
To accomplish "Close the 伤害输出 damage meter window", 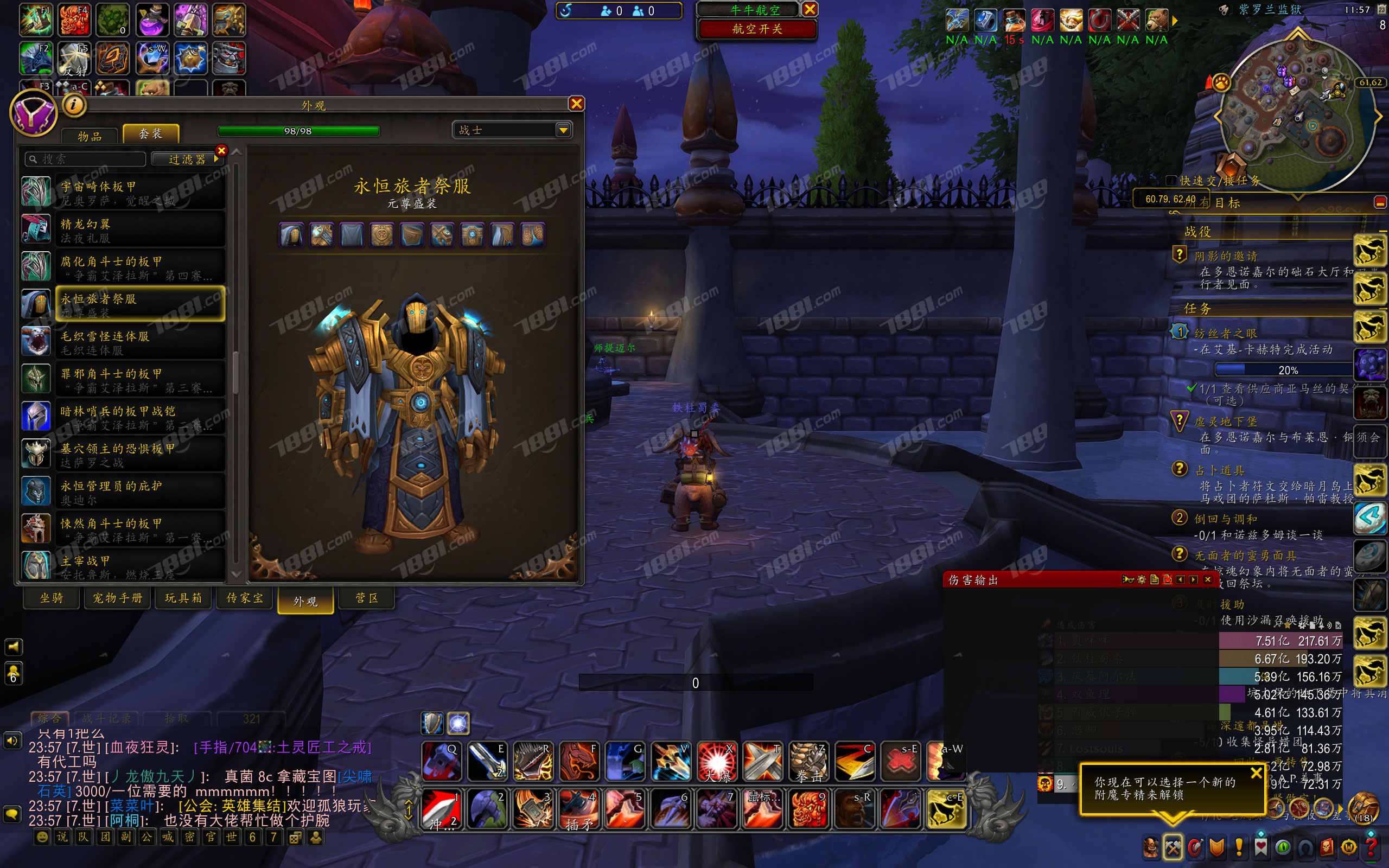I will point(1207,579).
